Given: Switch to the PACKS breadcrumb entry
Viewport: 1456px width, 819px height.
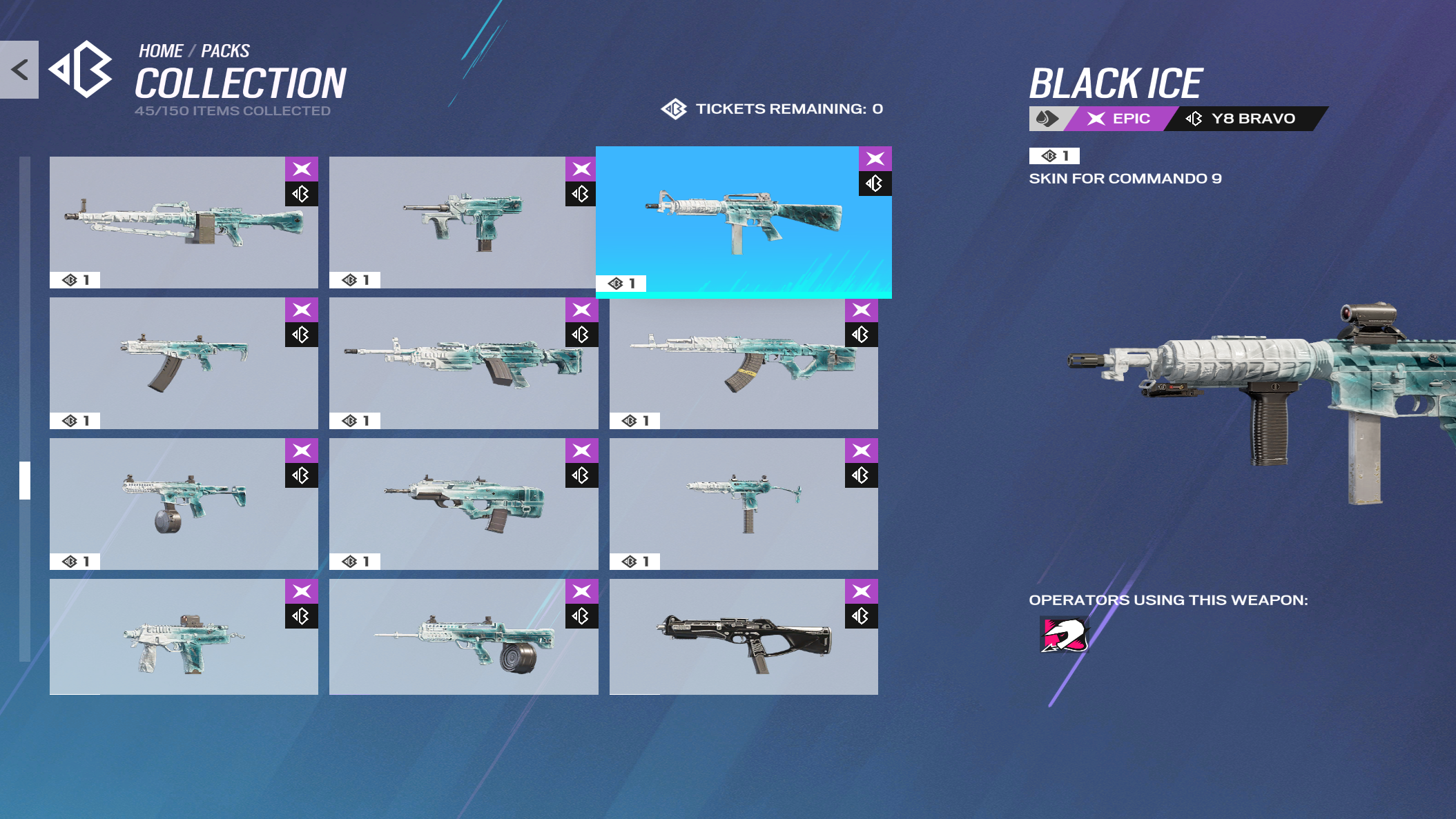Looking at the screenshot, I should [226, 50].
